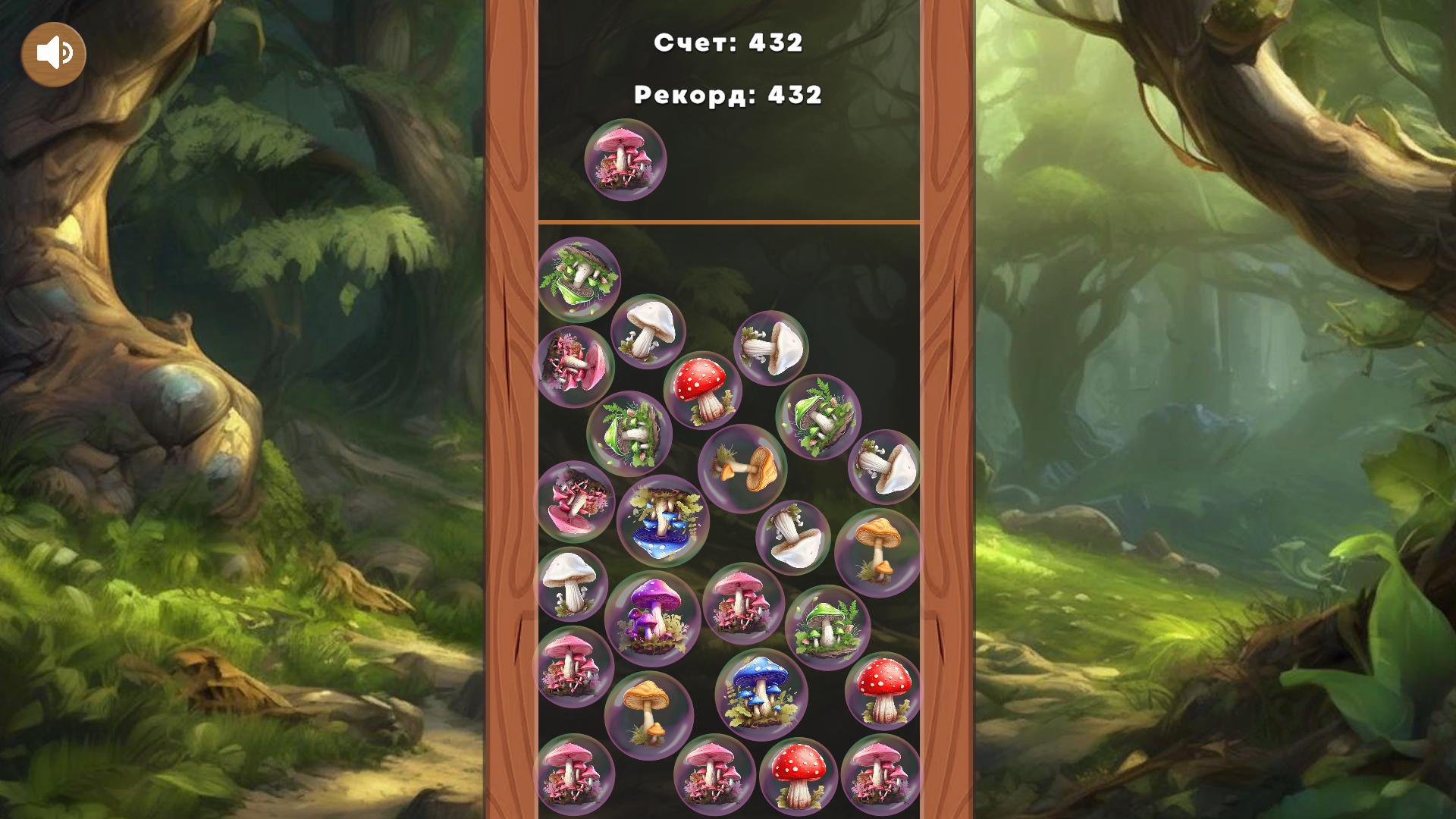Pick the orange chanterelle mushroom bubble
Screen dimensions: 1456x819
pyautogui.click(x=745, y=468)
